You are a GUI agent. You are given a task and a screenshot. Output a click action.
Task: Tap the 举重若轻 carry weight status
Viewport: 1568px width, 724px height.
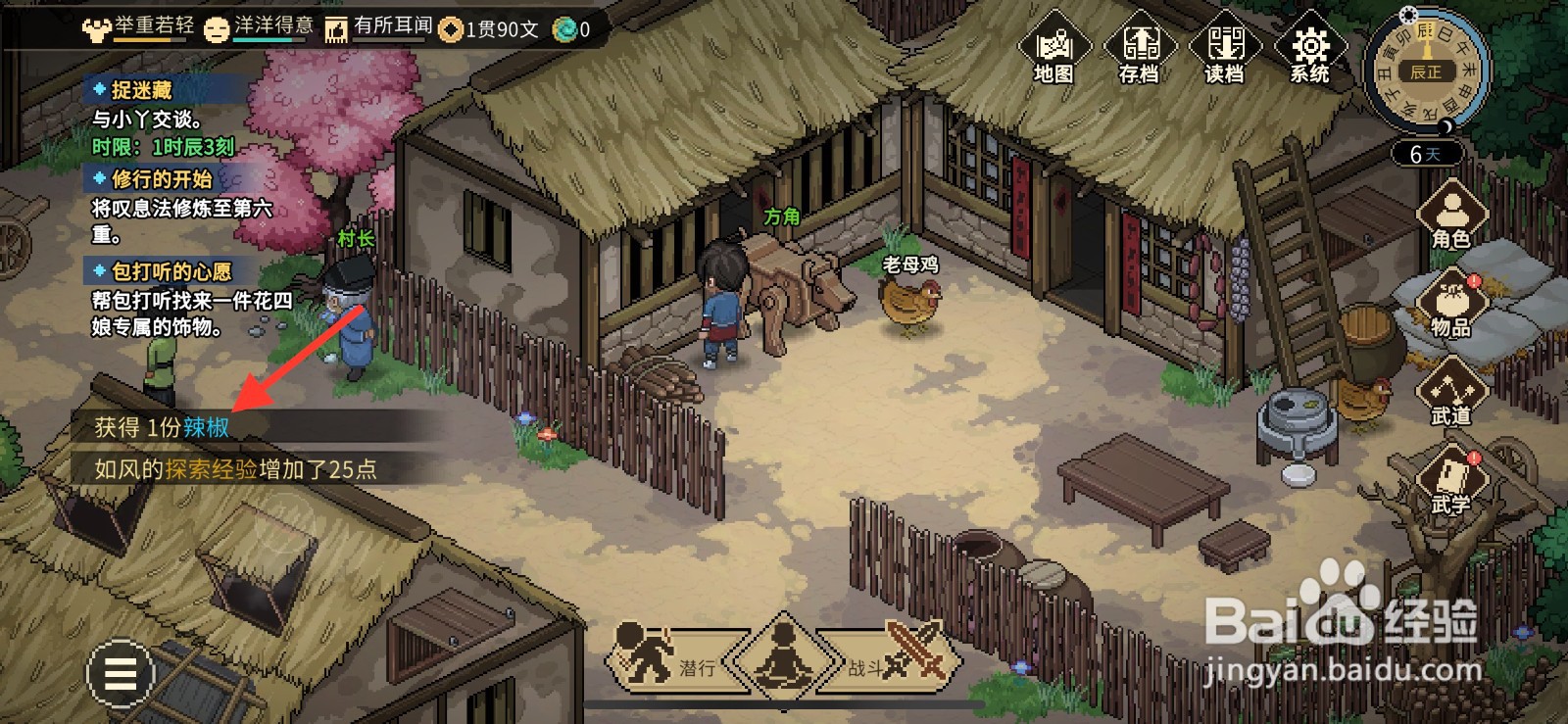(x=138, y=27)
